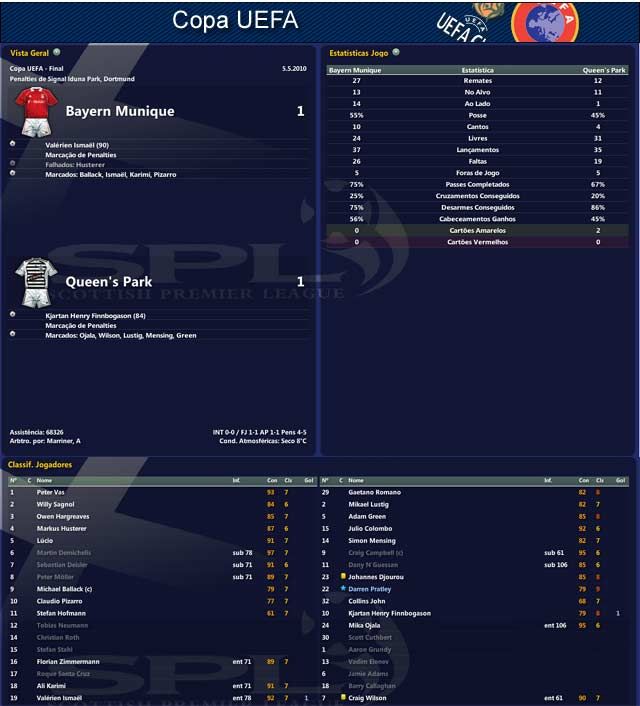Click Bayern Munique's red kit image
This screenshot has height=706, width=640.
[34, 110]
